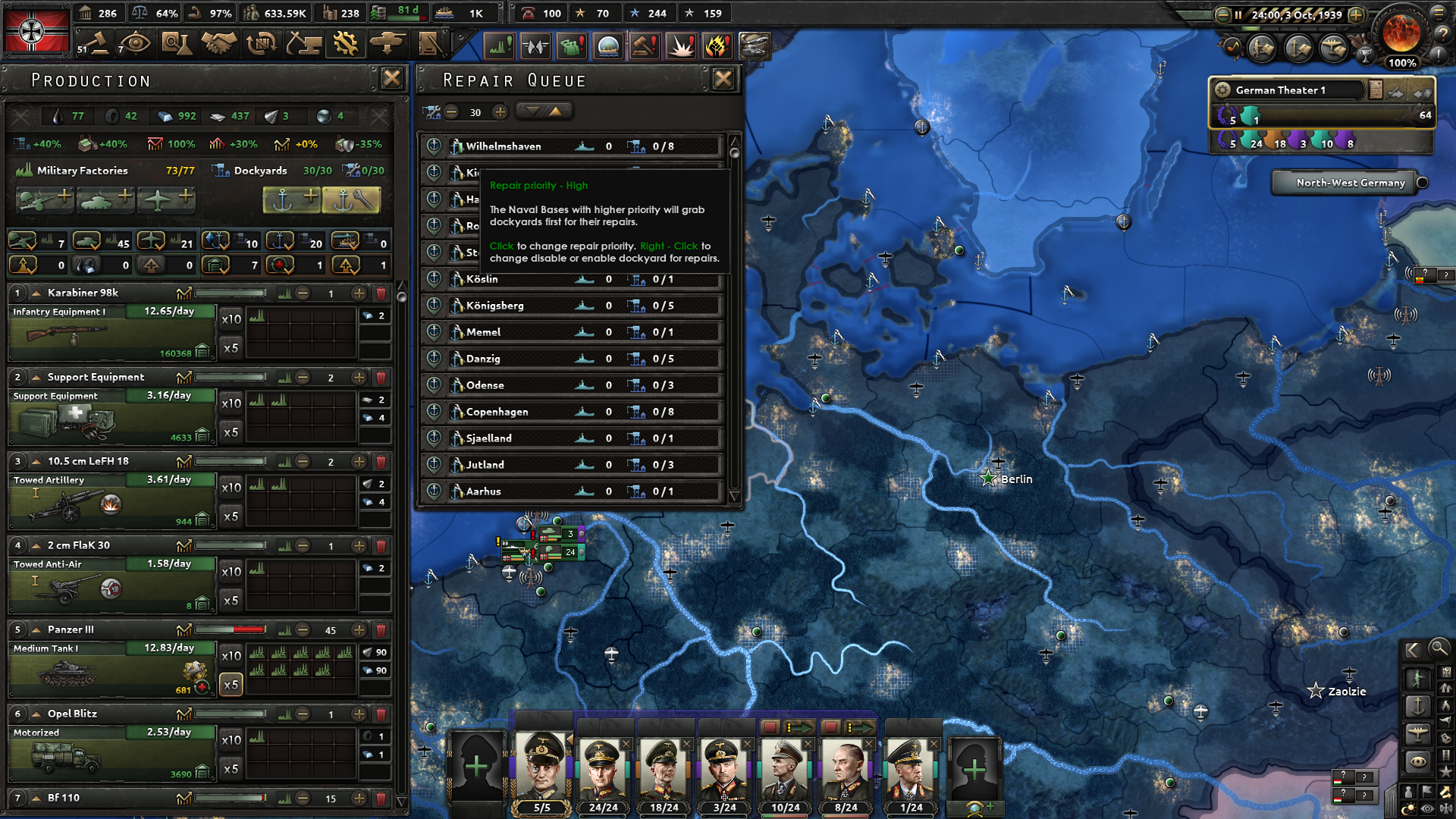The height and width of the screenshot is (819, 1456).
Task: Toggle repair priority for Copenhagen
Action: point(434,411)
